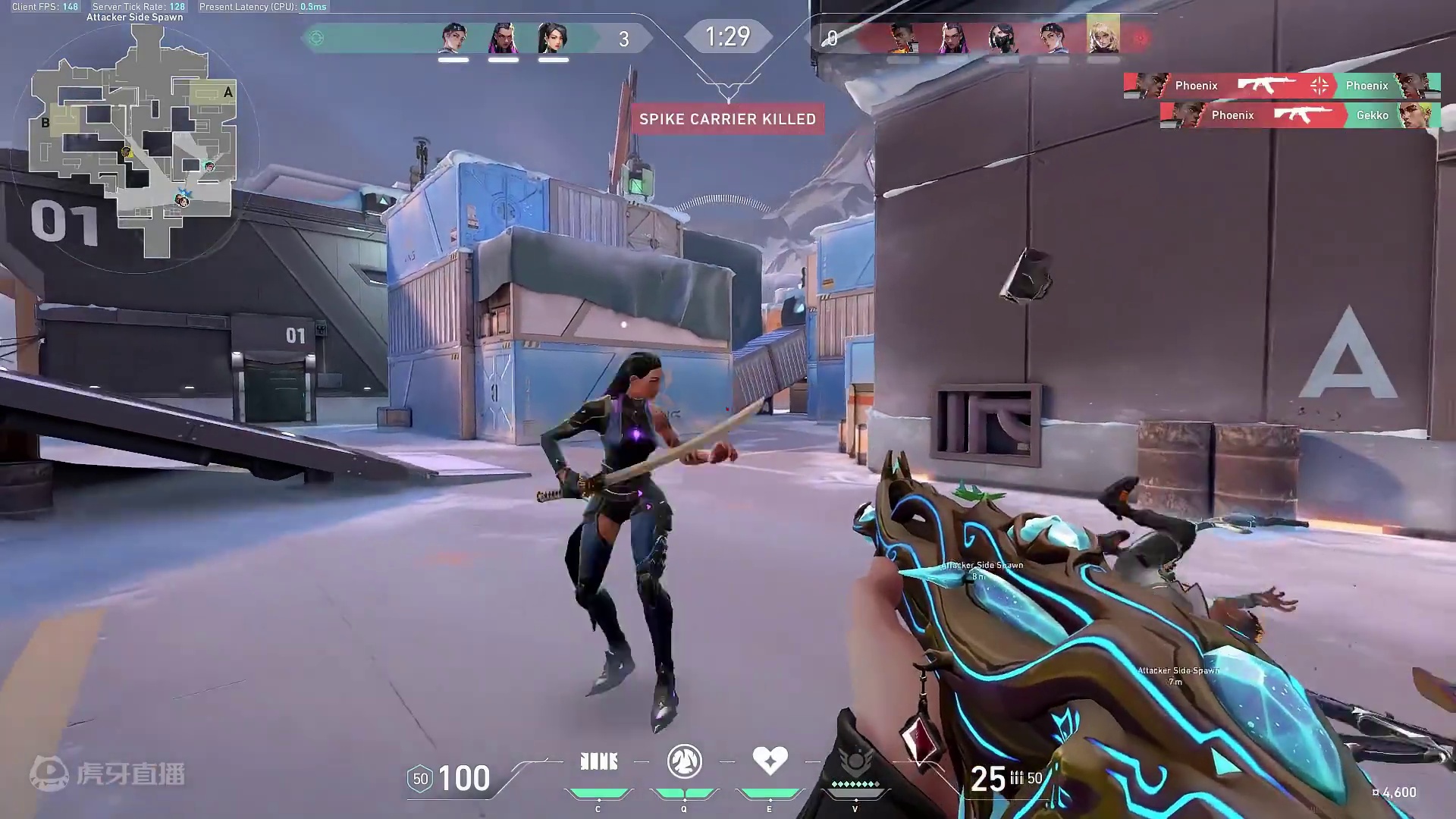This screenshot has height=819, width=1456.
Task: Select the Slow Orb ability icon
Action: [x=684, y=761]
